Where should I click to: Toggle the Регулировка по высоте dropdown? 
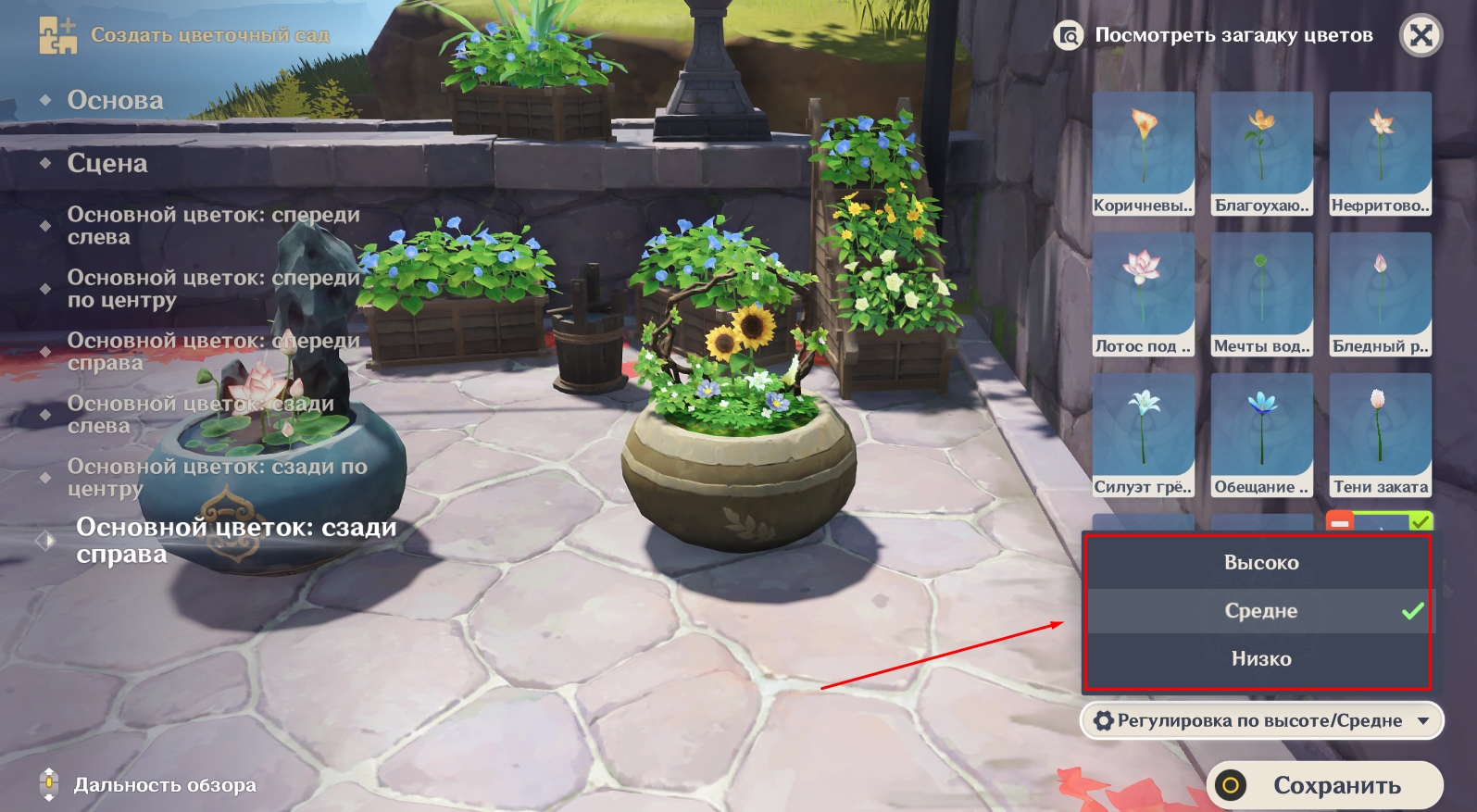(1261, 721)
